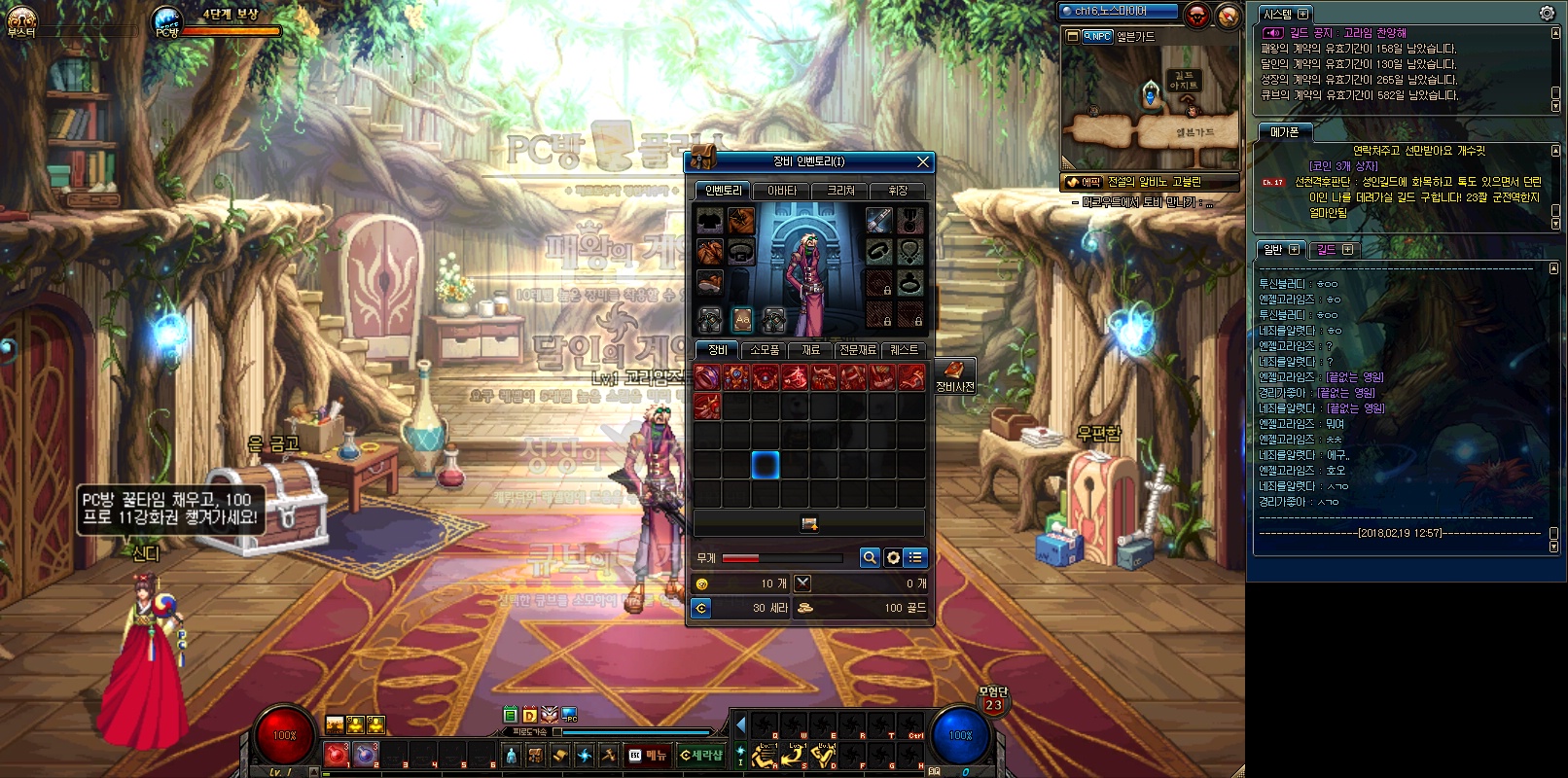Toggle the skill bar arrow button
Screen dimensions: 1568x778
click(x=741, y=725)
